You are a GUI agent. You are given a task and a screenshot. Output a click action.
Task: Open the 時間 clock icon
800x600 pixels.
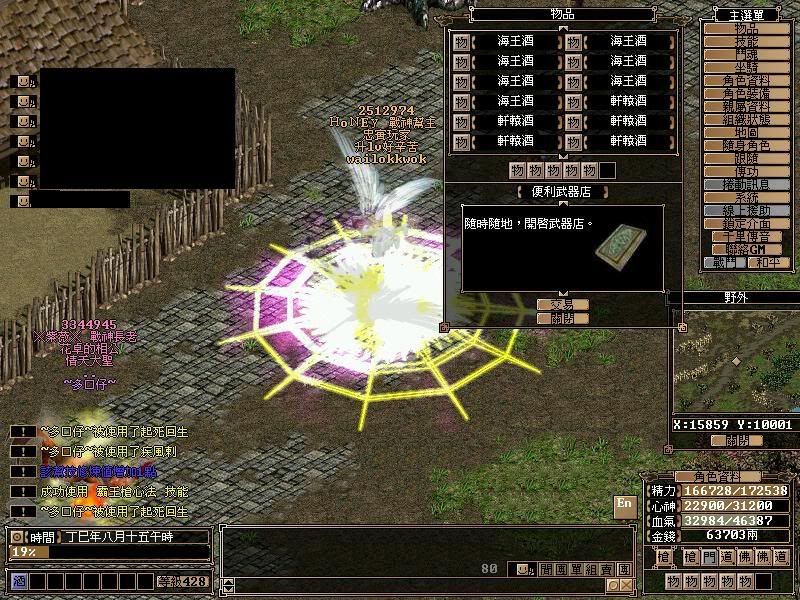(x=18, y=537)
